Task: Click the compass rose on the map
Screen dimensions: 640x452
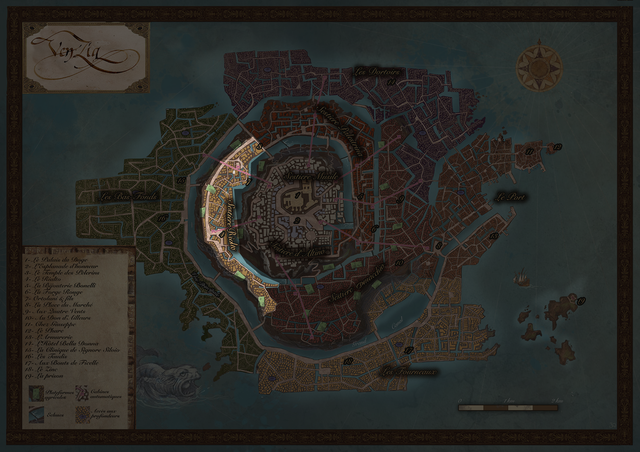Action: [x=539, y=67]
